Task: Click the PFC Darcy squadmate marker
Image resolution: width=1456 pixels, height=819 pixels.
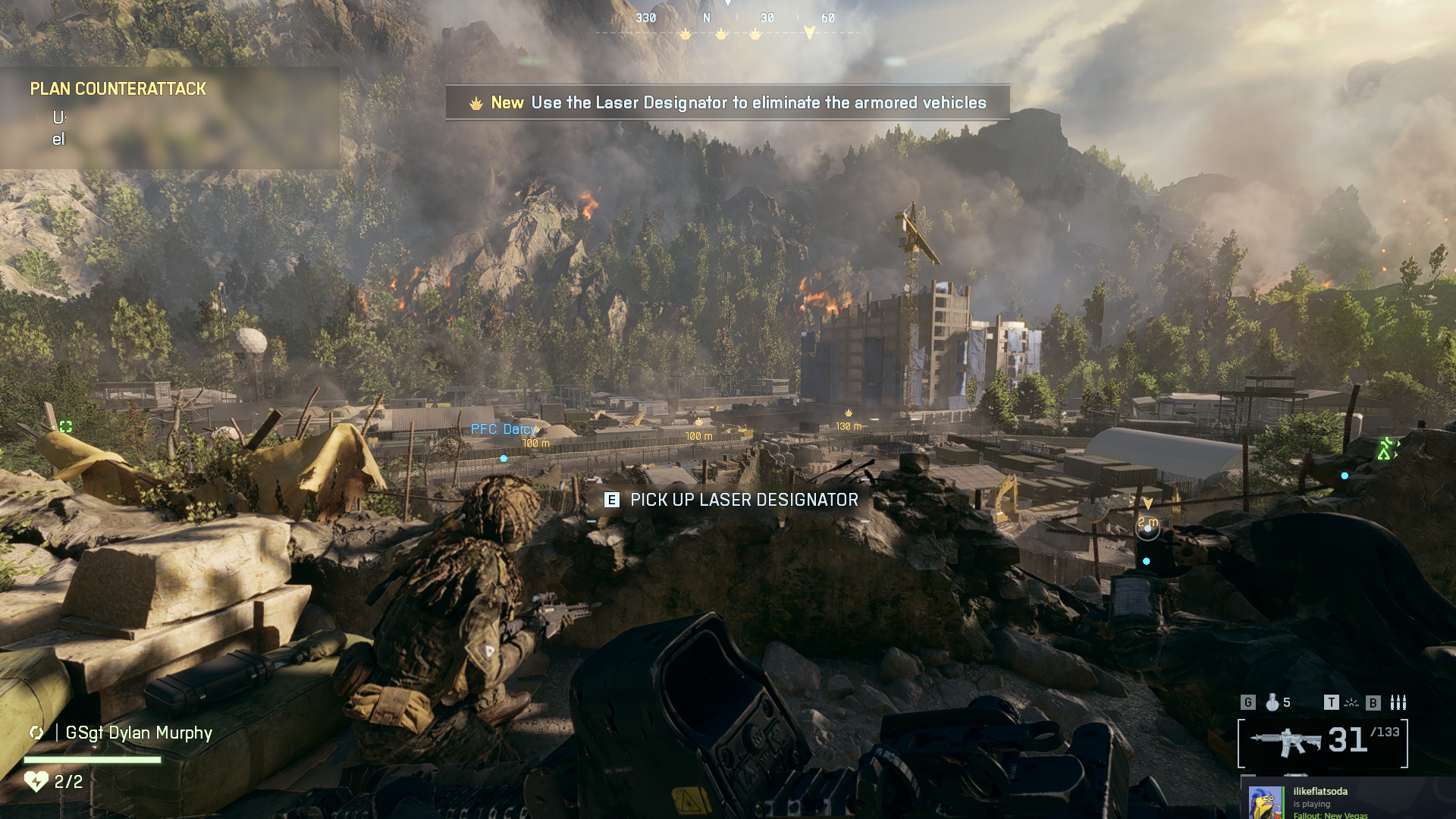Action: point(504,430)
